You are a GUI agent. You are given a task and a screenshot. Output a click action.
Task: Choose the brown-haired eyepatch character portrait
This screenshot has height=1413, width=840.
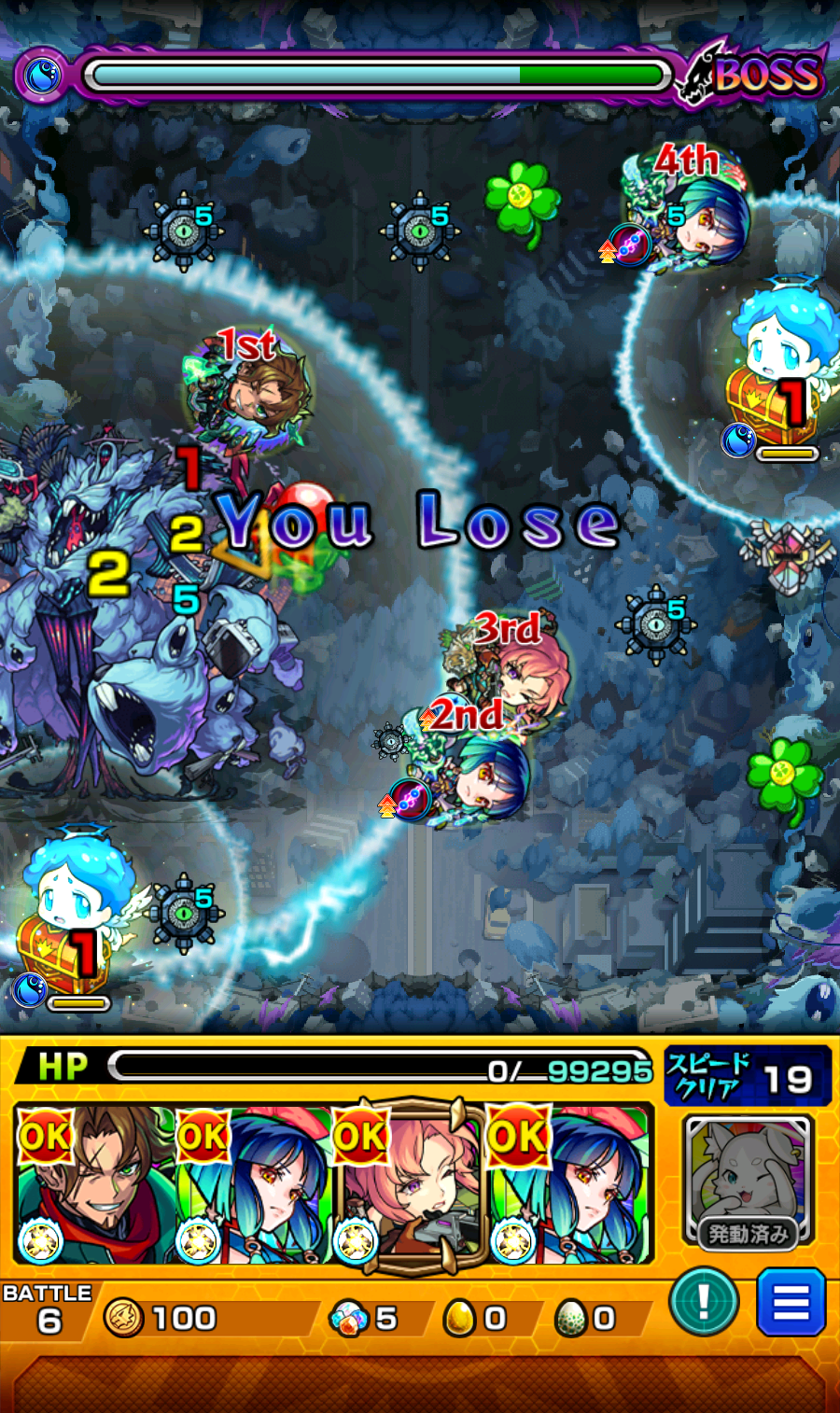point(94,1183)
